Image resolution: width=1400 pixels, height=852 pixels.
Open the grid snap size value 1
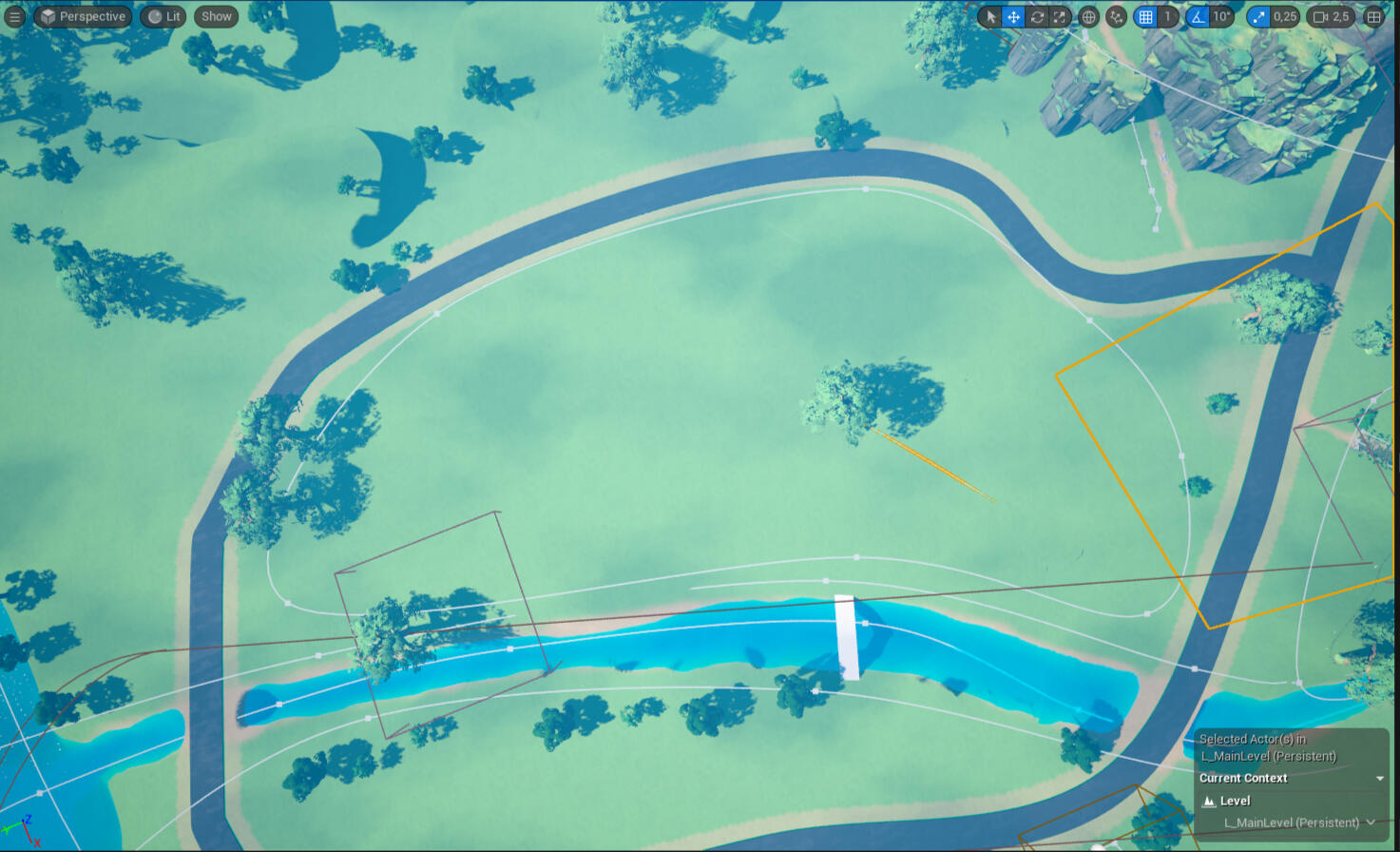click(1168, 16)
